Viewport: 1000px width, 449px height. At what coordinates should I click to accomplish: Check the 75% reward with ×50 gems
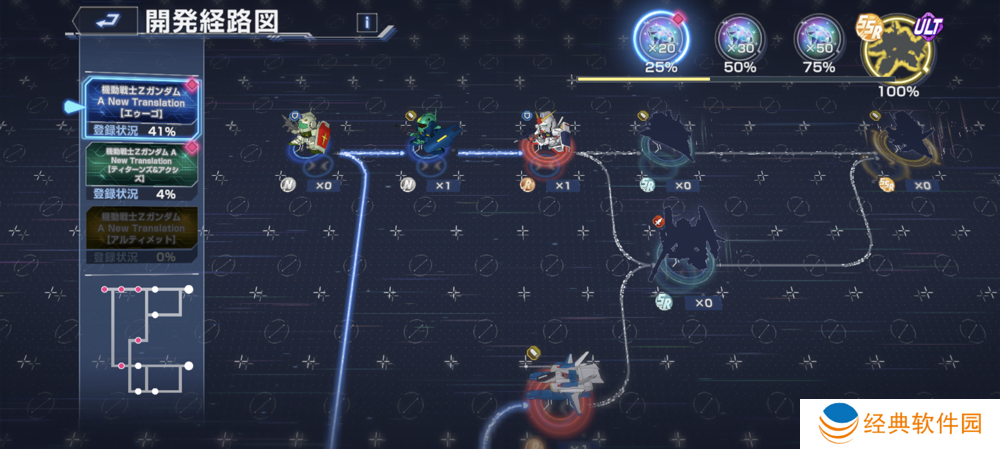tap(818, 40)
